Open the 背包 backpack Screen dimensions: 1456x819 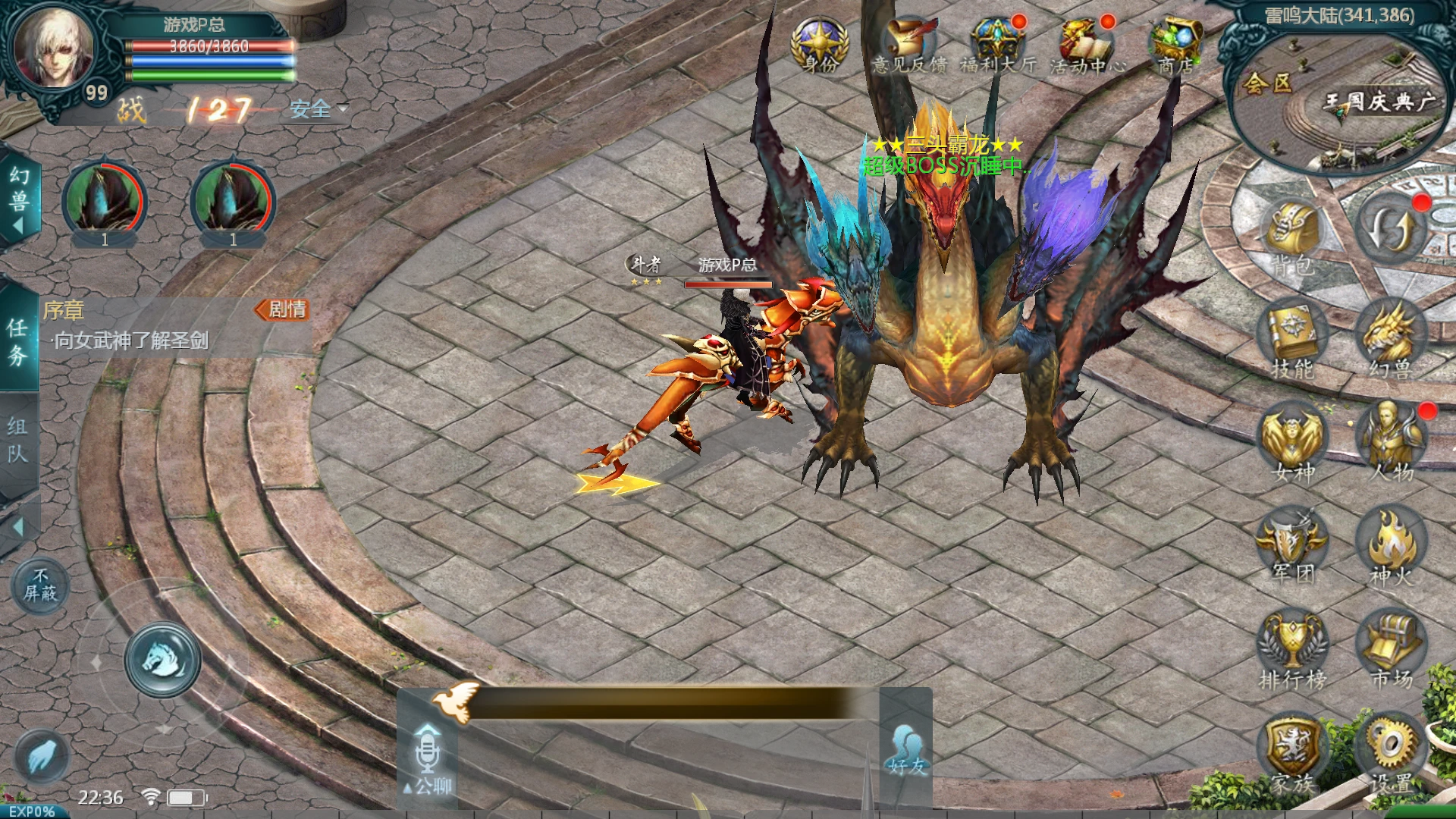point(1292,235)
